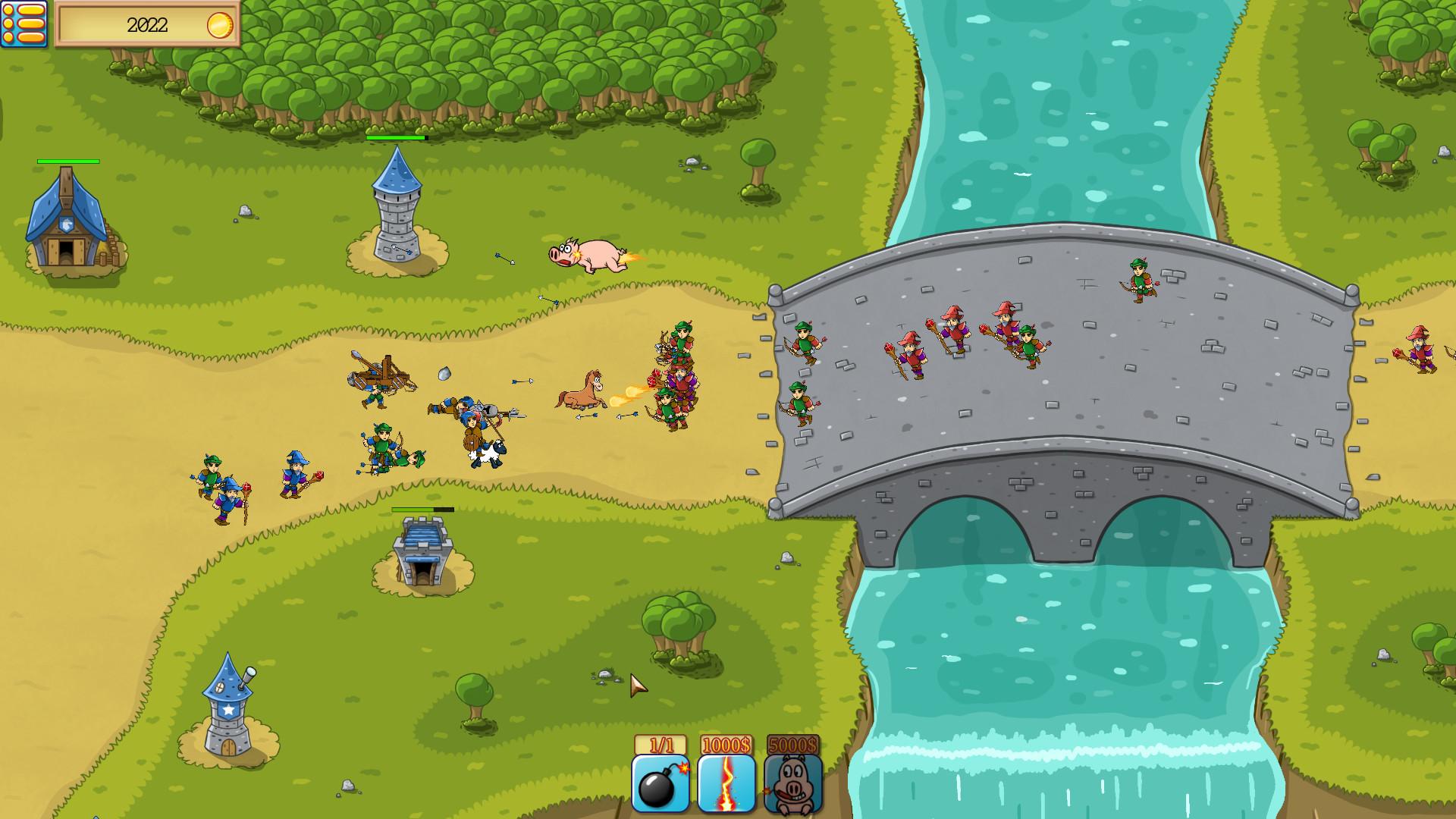Viewport: 1456px width, 819px height.
Task: Click the gold coin icon beside the money counter
Action: tap(220, 24)
